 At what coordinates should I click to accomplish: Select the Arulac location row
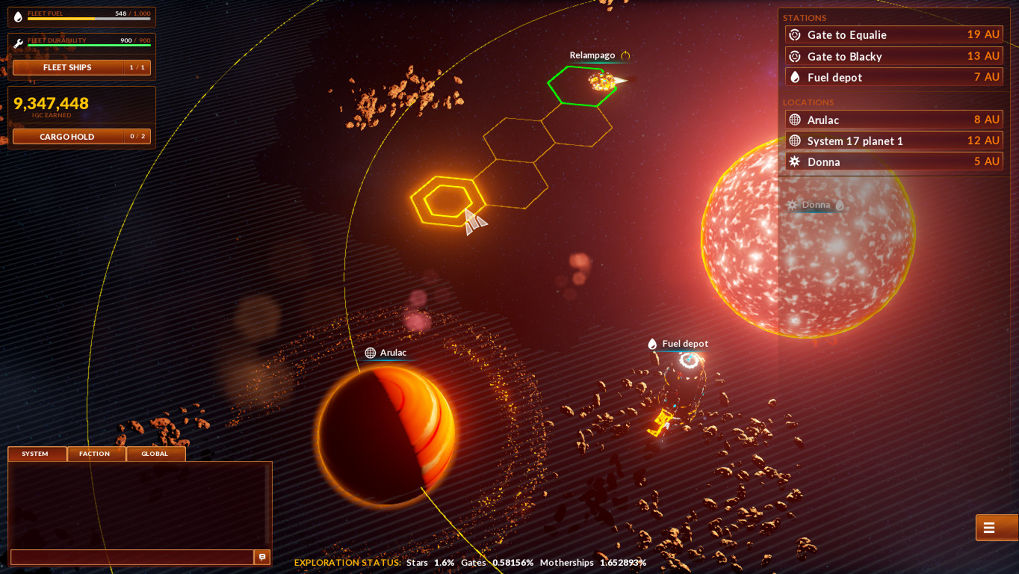(x=893, y=120)
